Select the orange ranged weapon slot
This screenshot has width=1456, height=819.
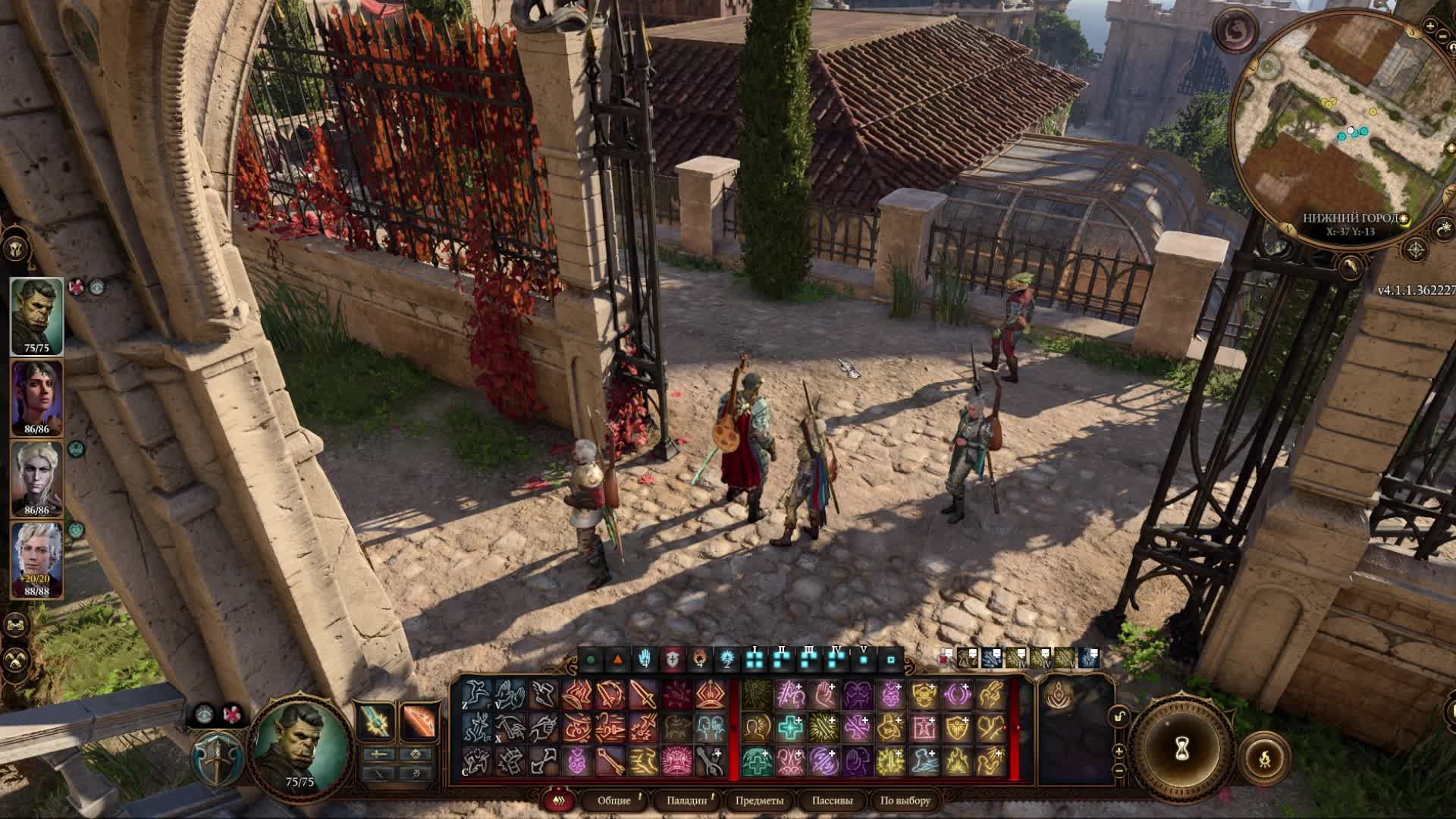coord(418,720)
